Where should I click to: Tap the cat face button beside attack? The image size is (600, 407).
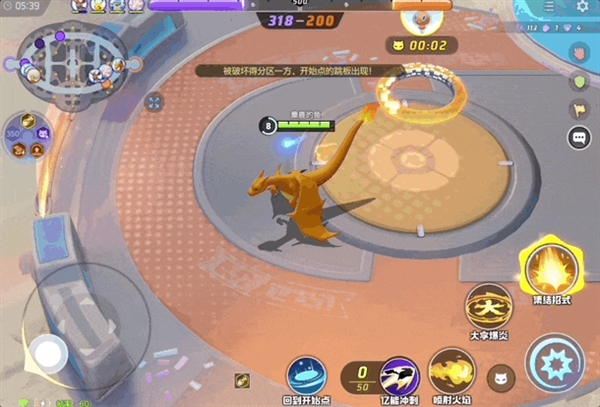499,378
